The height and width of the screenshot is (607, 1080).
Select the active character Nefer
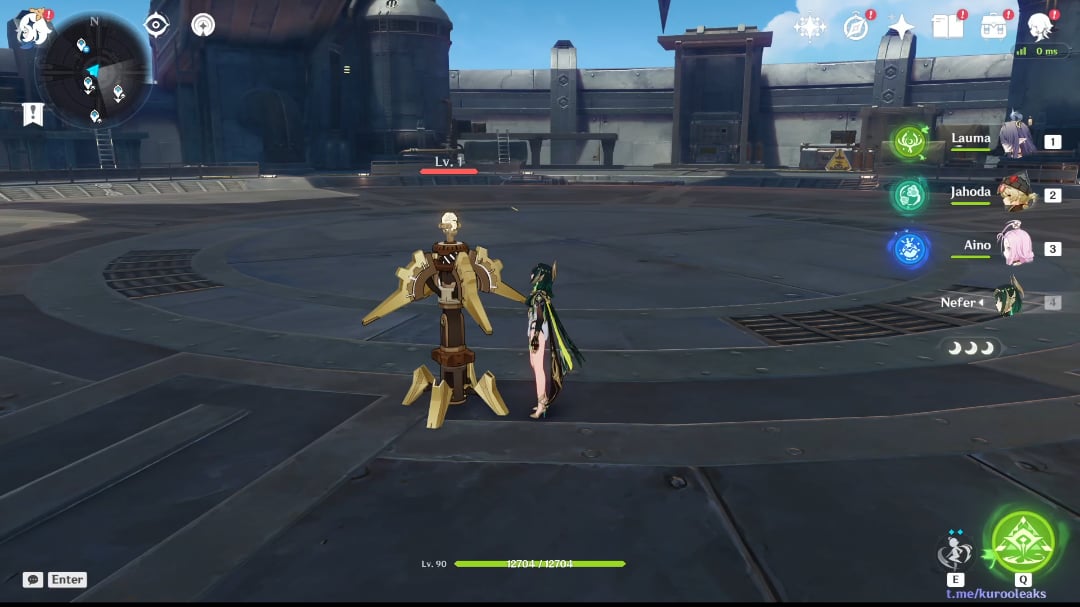[1008, 301]
